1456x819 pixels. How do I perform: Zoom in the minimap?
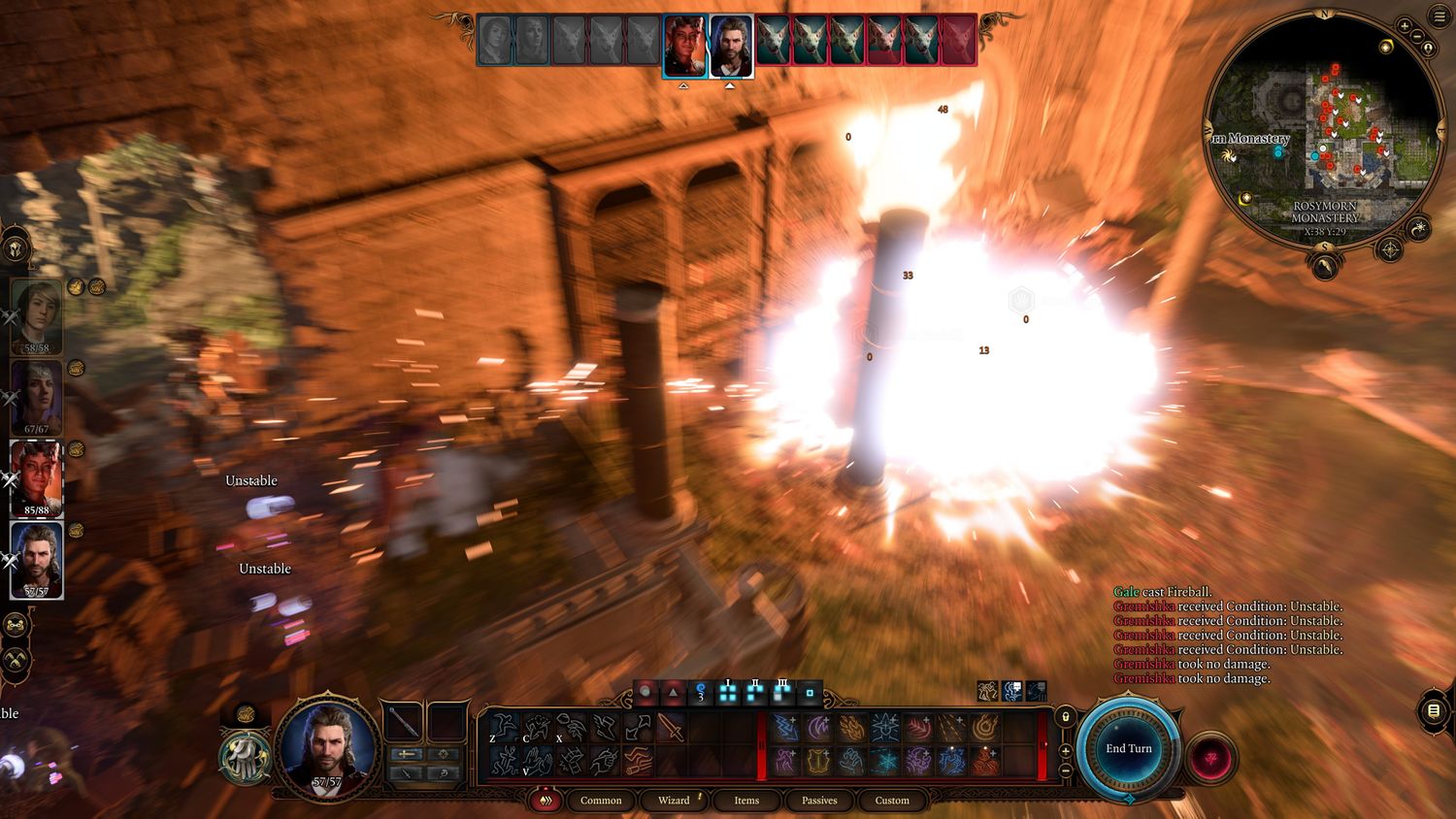click(x=1405, y=25)
